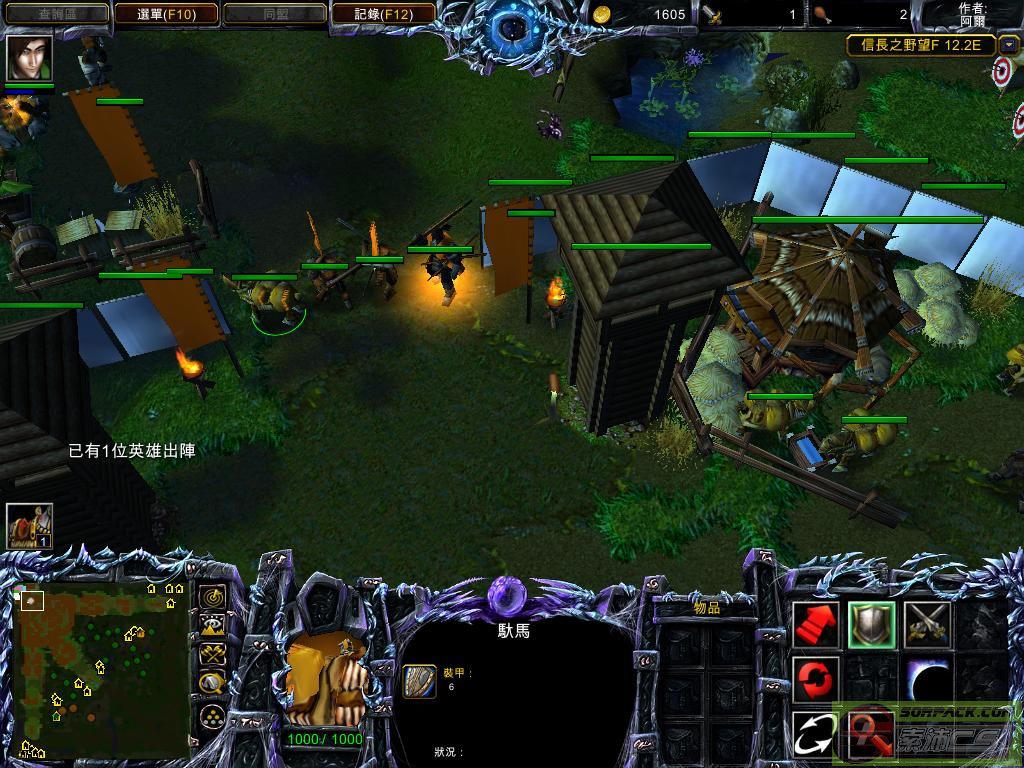Image resolution: width=1024 pixels, height=768 pixels.
Task: Click the armor shield stat icon
Action: 419,681
